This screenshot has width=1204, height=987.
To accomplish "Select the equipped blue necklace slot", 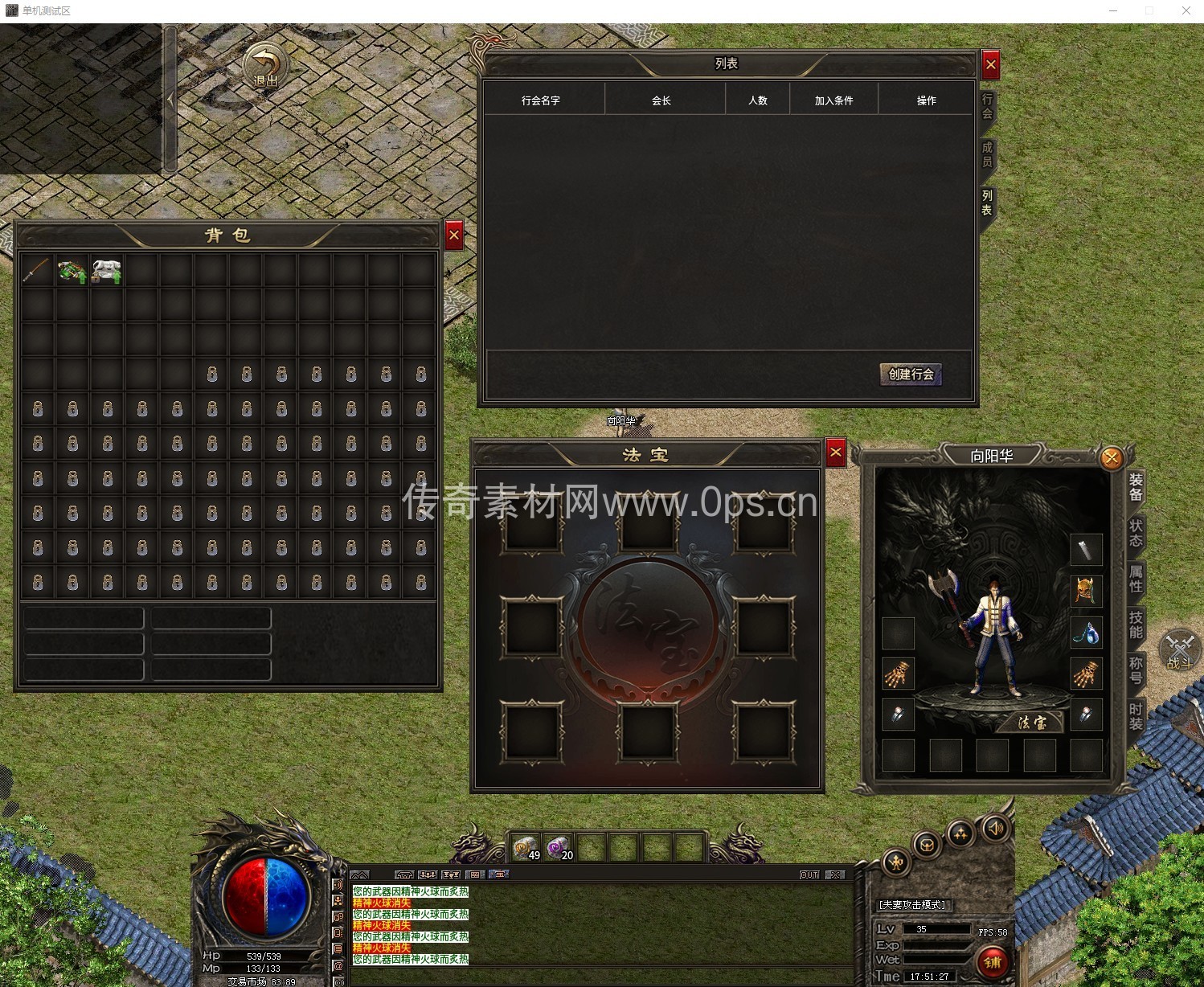I will pos(1086,633).
